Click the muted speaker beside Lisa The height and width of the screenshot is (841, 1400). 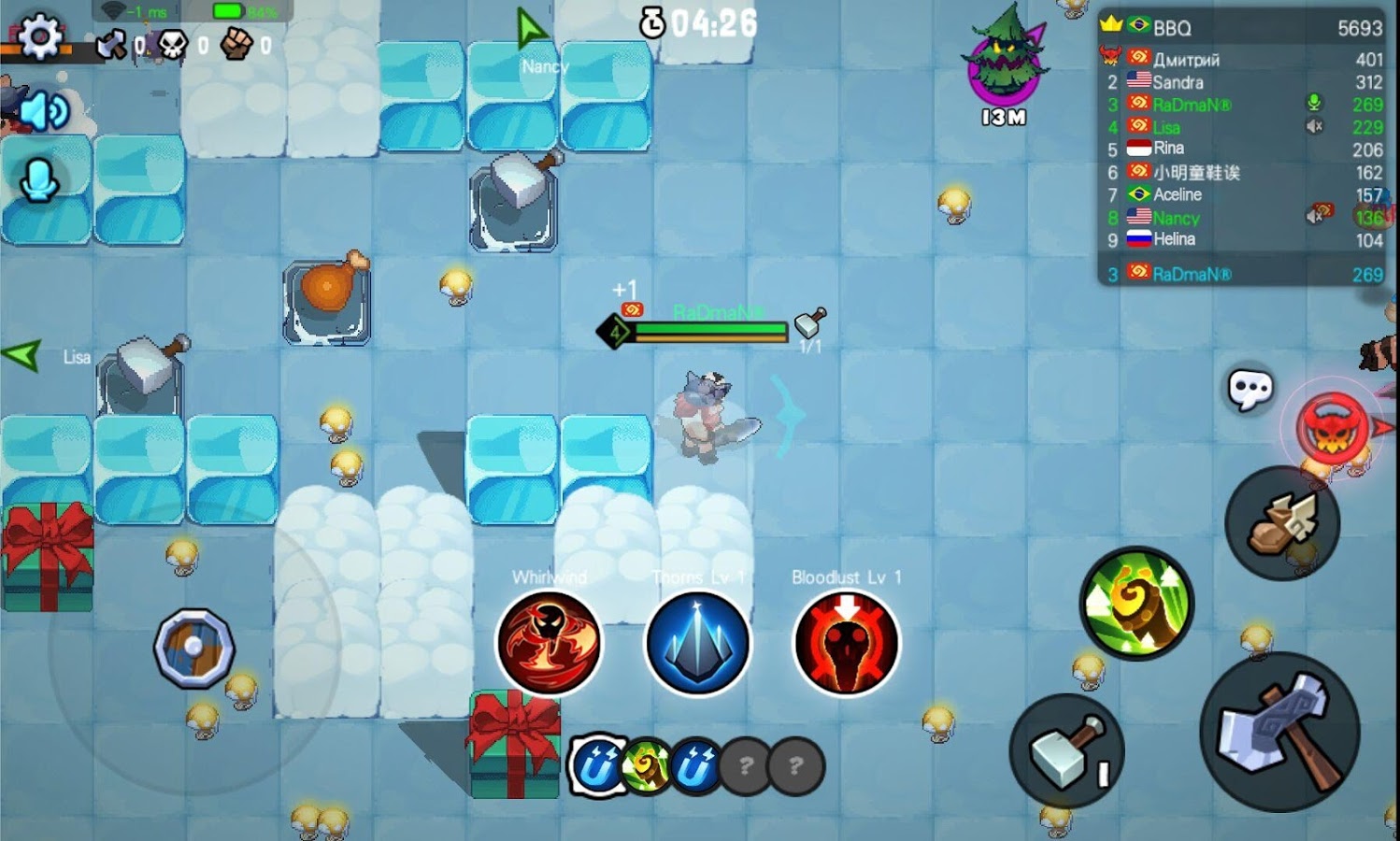tap(1314, 126)
